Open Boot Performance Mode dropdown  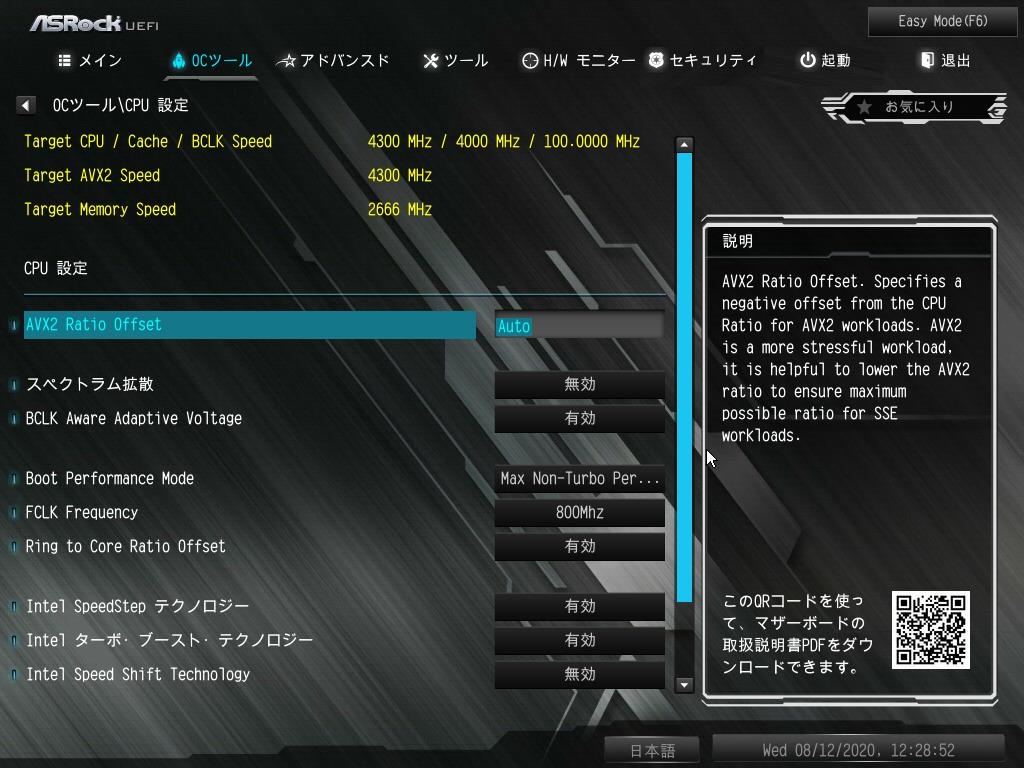click(x=579, y=479)
